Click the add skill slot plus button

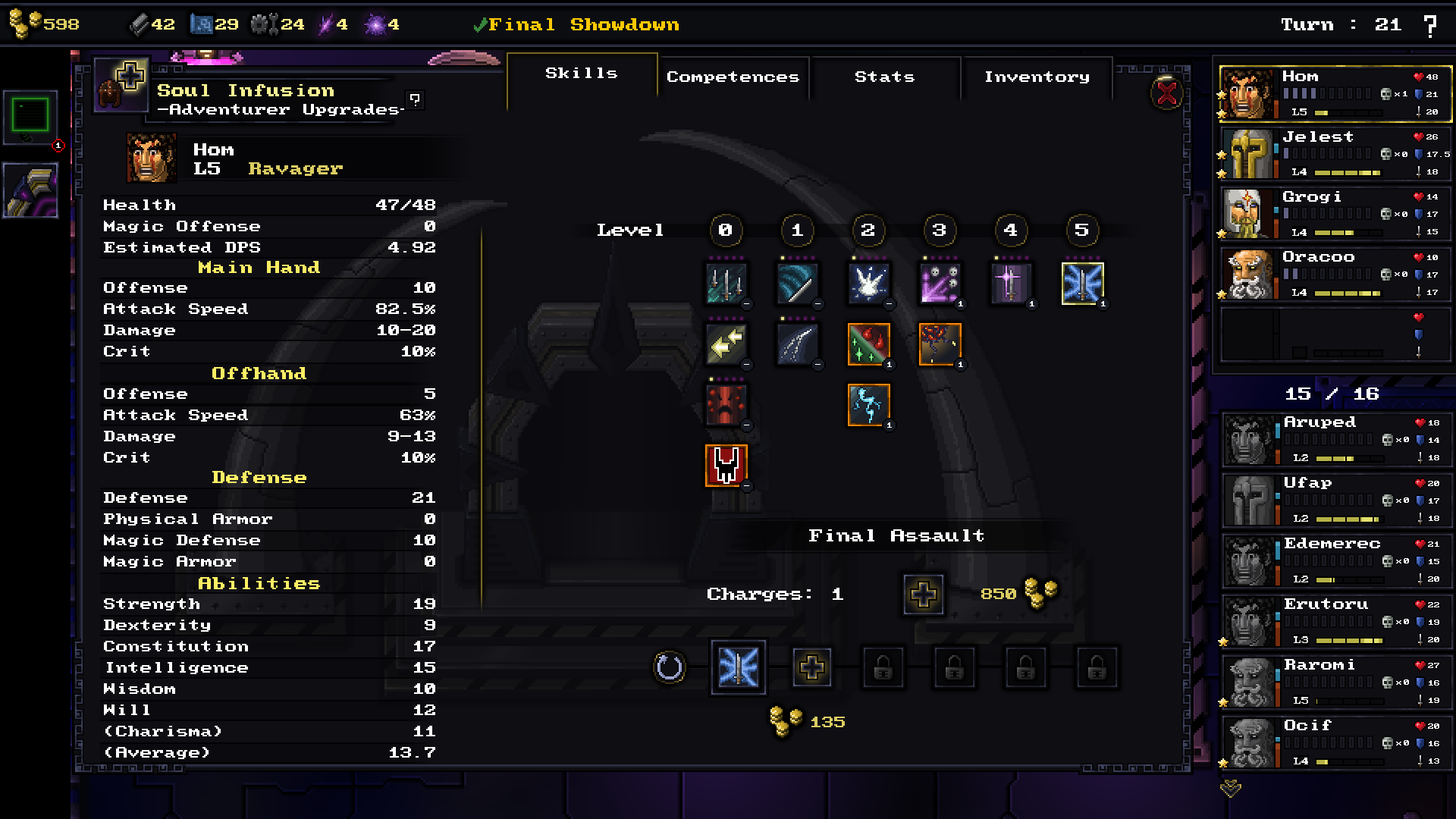click(x=811, y=668)
